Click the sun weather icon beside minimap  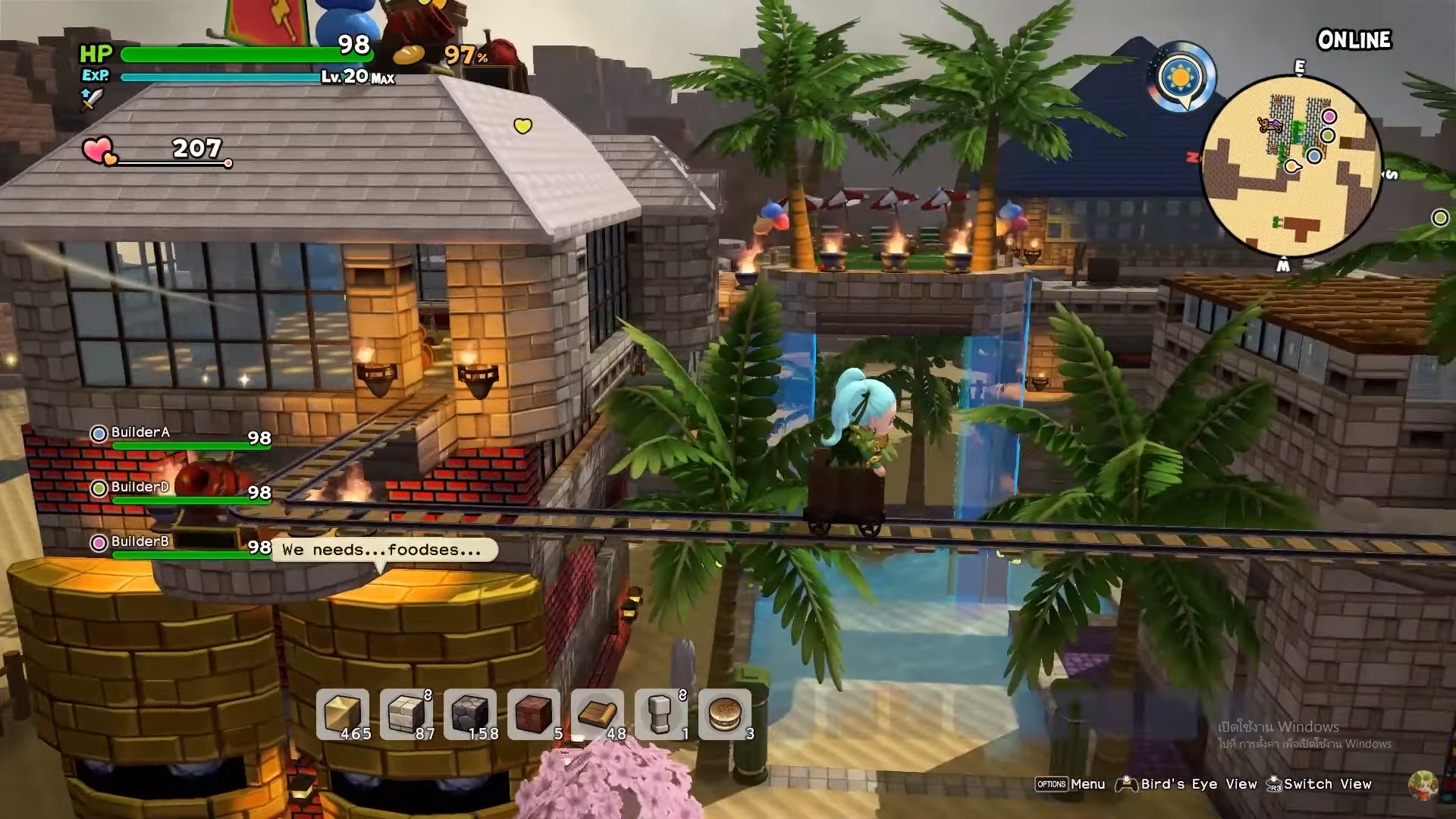pyautogui.click(x=1181, y=77)
